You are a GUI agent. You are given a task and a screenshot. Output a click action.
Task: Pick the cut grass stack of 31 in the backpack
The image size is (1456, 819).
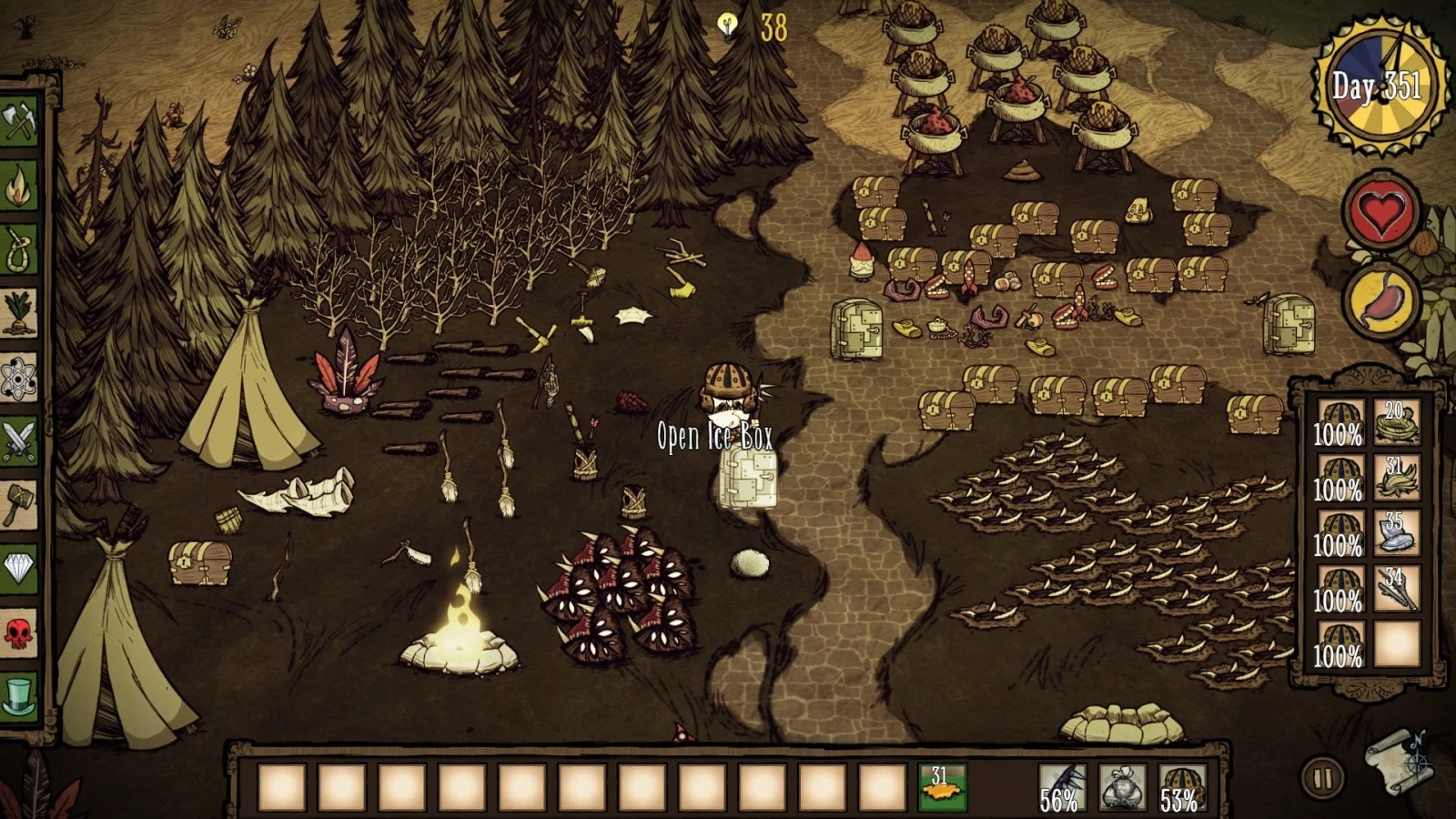[x=1396, y=479]
